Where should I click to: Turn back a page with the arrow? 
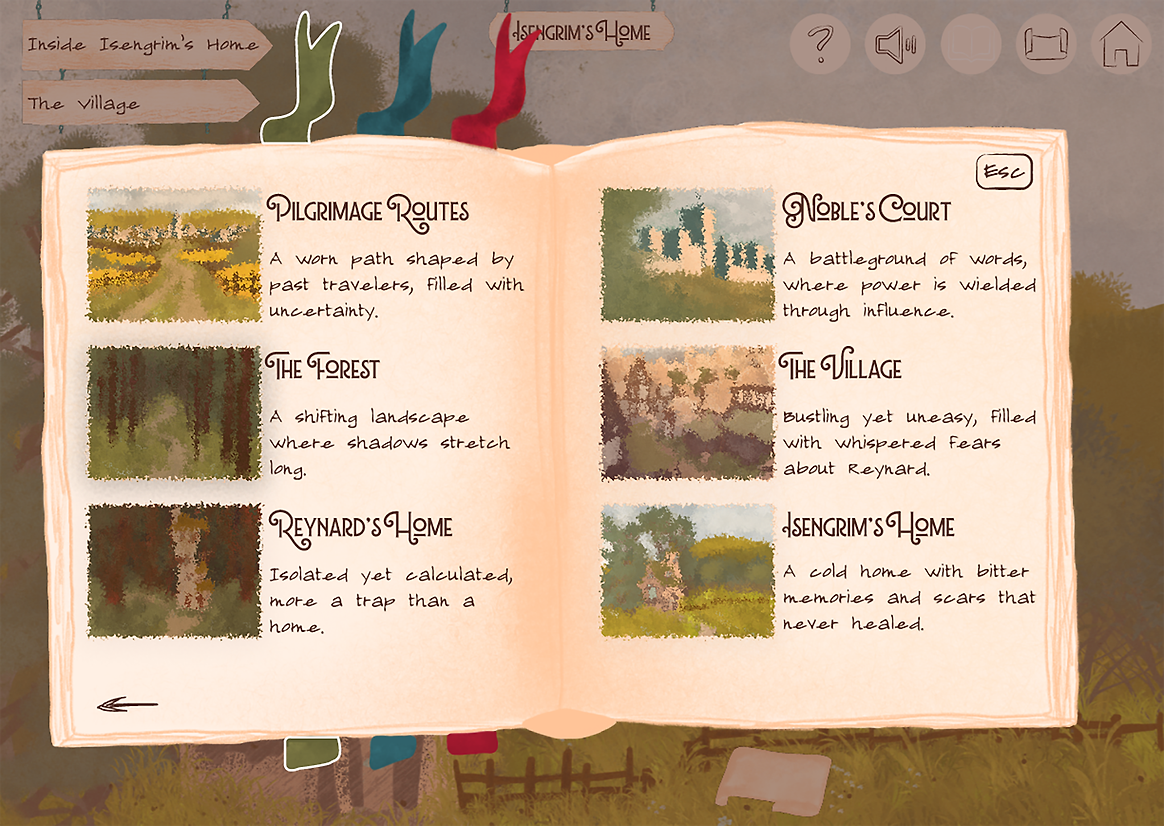pyautogui.click(x=127, y=705)
